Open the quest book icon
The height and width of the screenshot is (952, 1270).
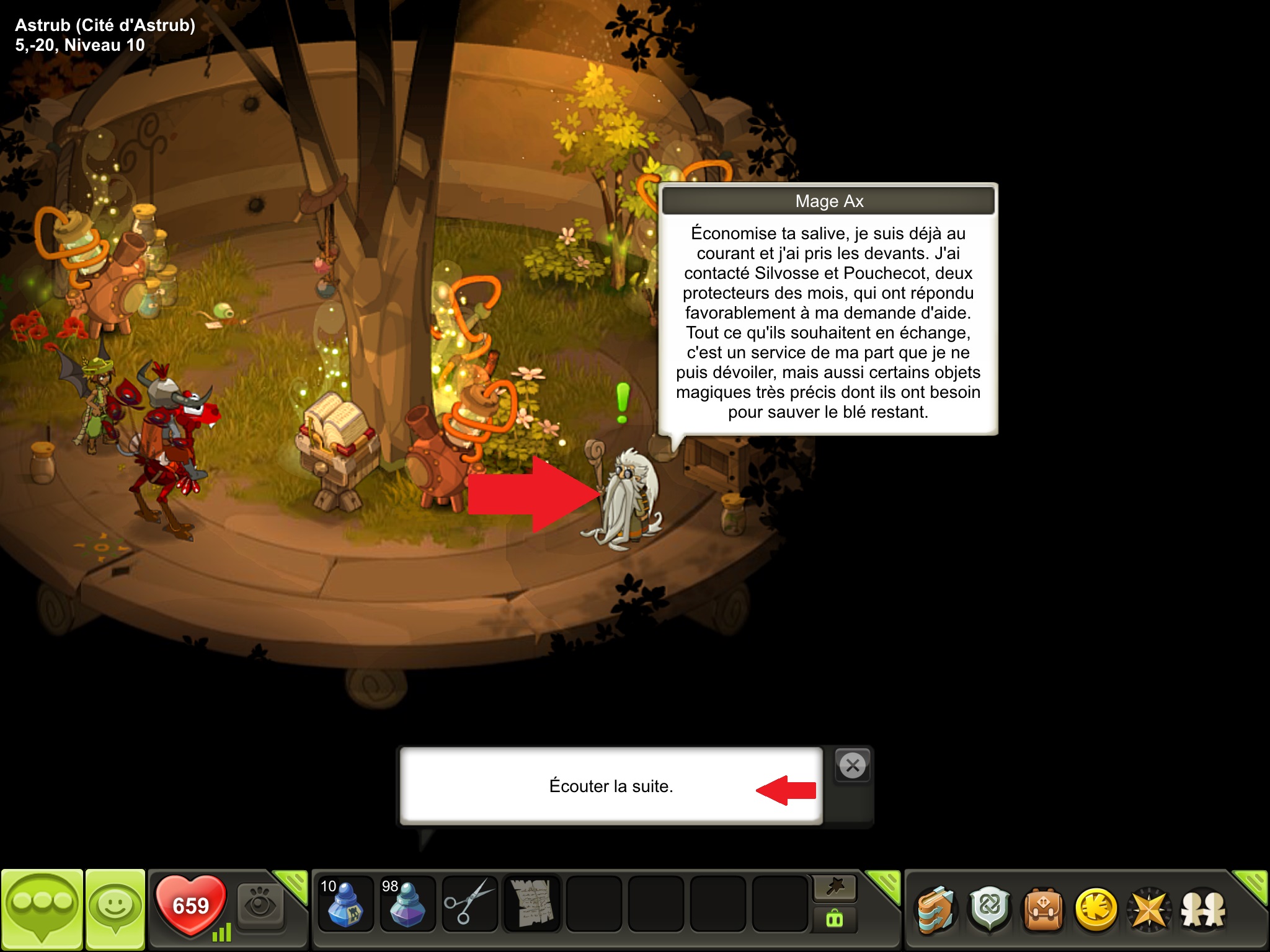(936, 910)
